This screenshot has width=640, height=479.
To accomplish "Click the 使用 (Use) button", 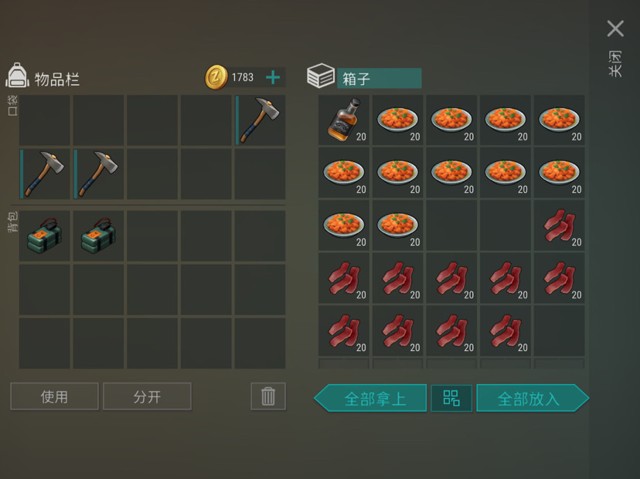I will click(x=54, y=397).
